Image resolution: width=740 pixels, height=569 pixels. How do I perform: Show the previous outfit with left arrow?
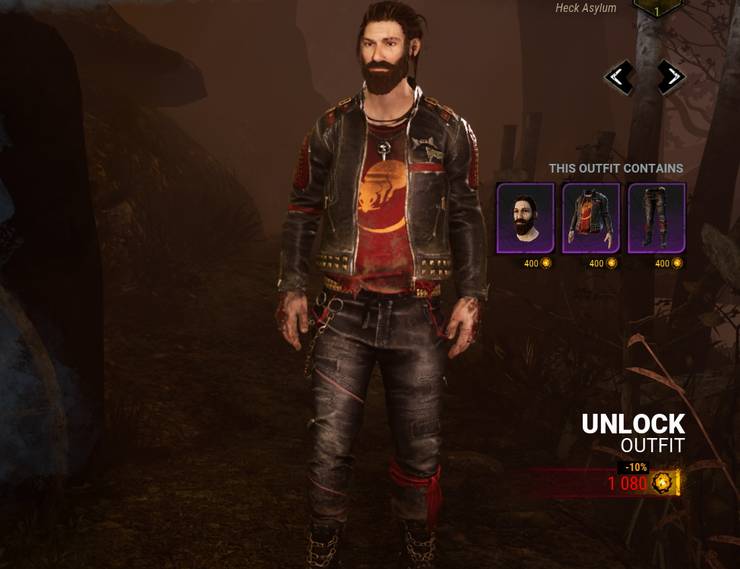(619, 77)
